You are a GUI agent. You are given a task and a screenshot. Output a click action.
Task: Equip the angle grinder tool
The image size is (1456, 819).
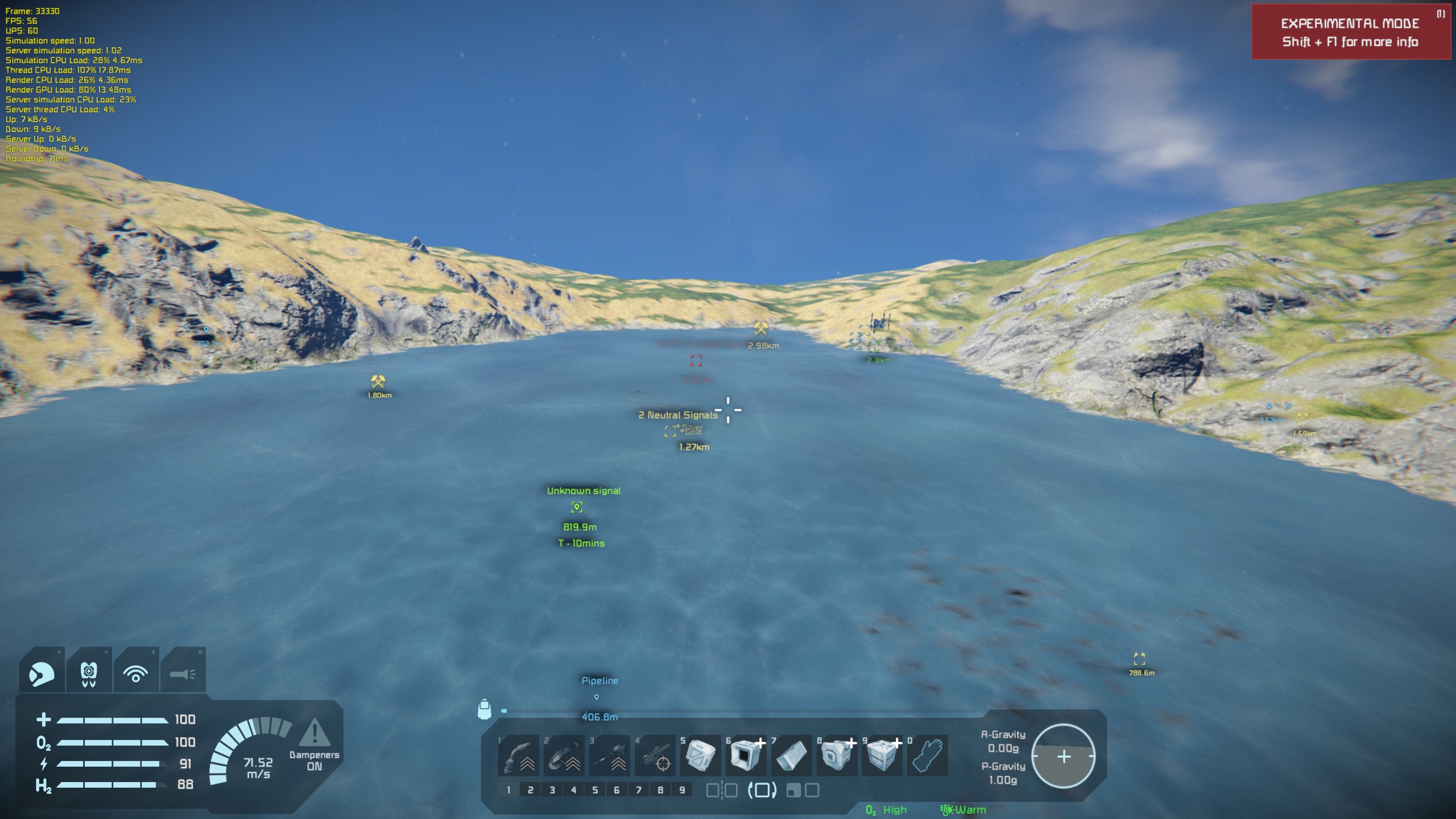pyautogui.click(x=564, y=756)
